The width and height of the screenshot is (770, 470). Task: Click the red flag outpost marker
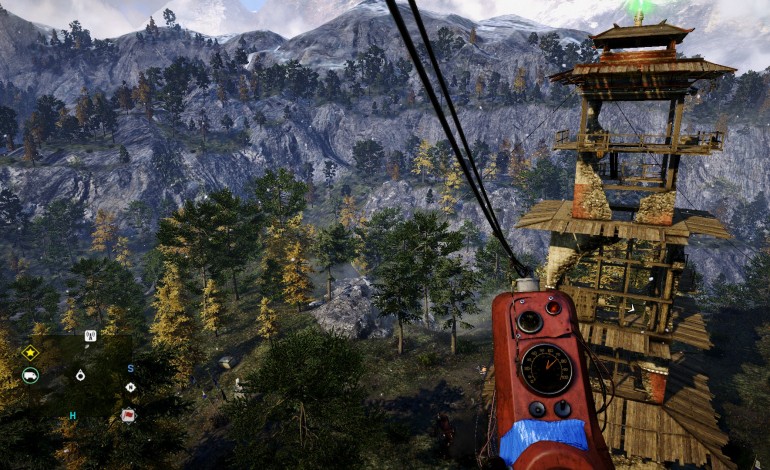128,414
